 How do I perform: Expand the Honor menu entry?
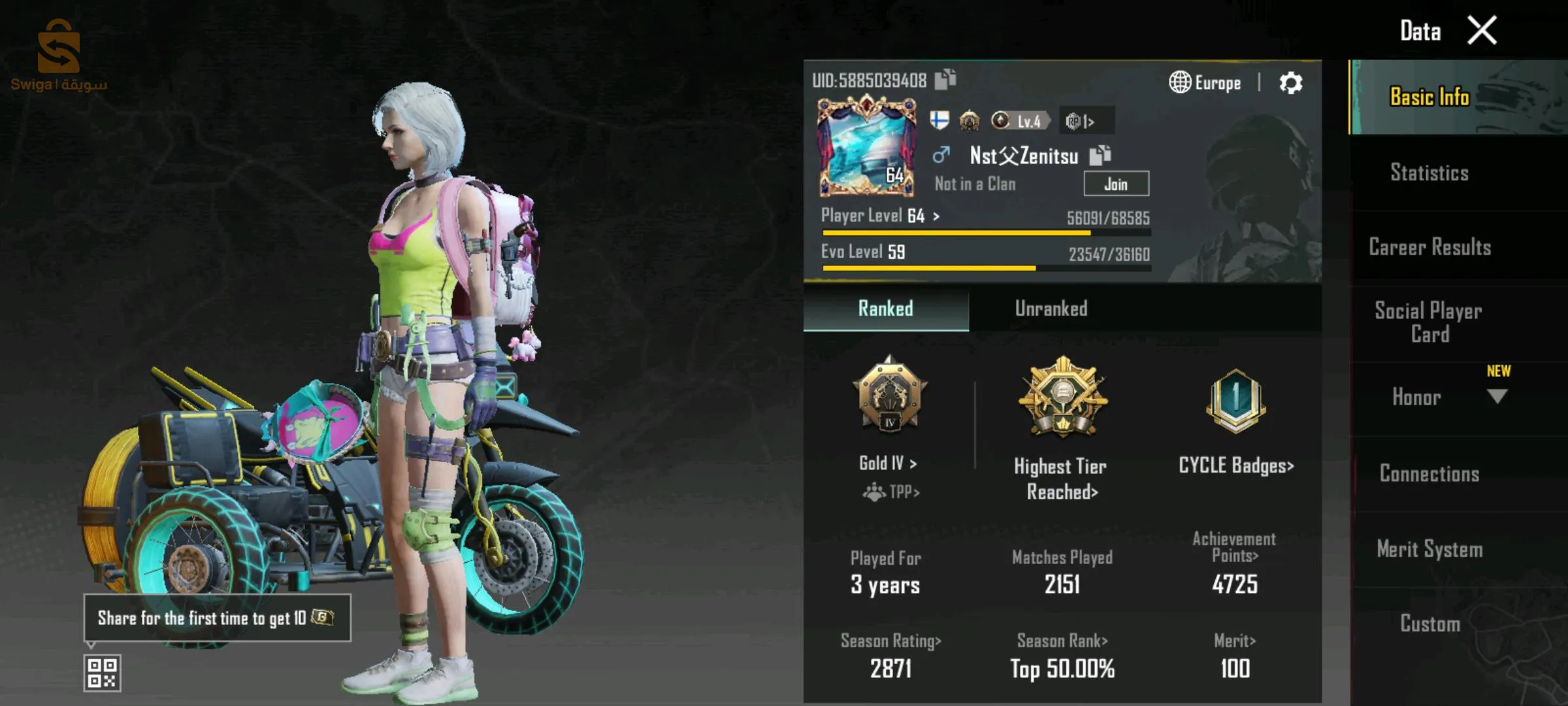pyautogui.click(x=1429, y=397)
